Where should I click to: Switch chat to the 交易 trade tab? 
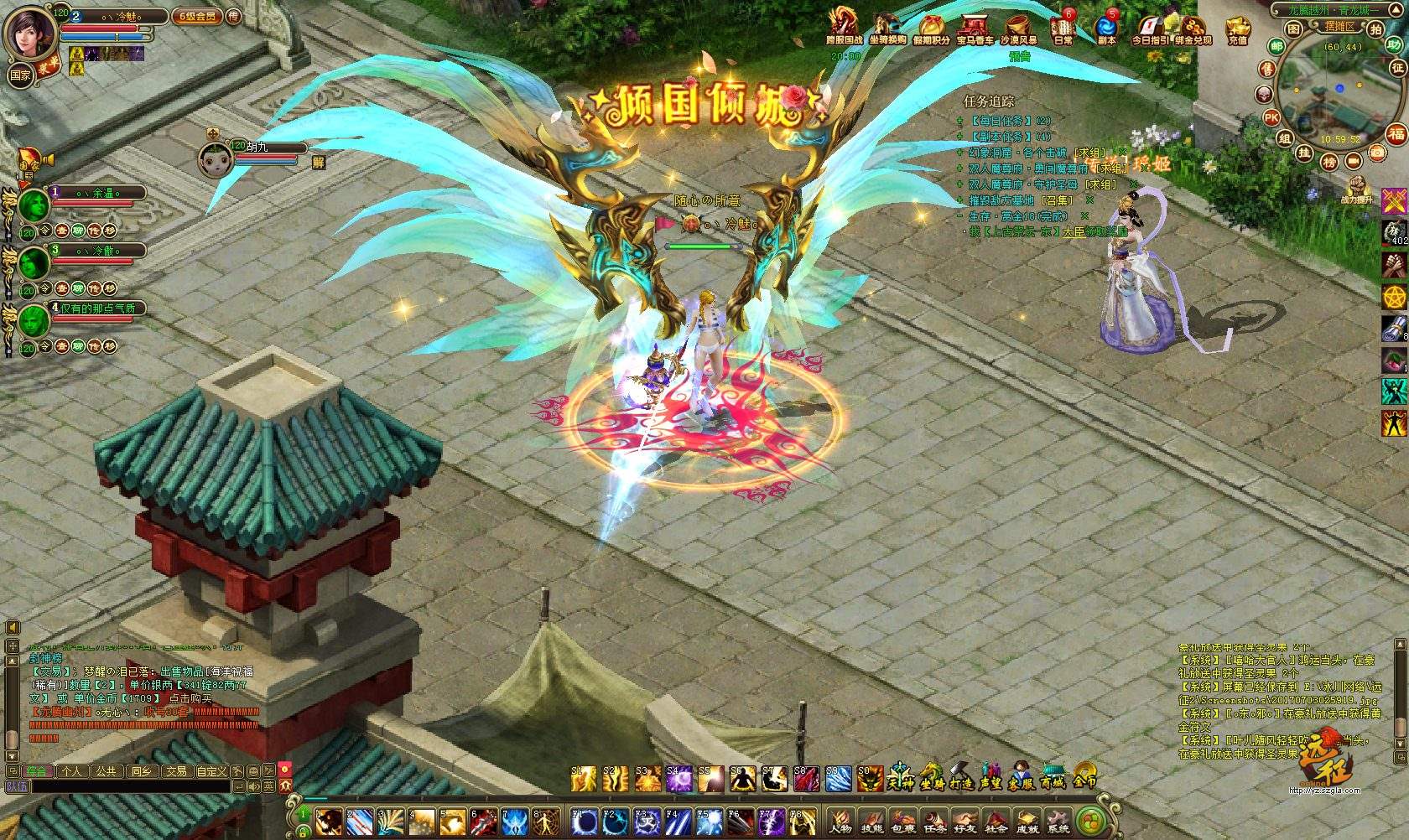point(176,771)
